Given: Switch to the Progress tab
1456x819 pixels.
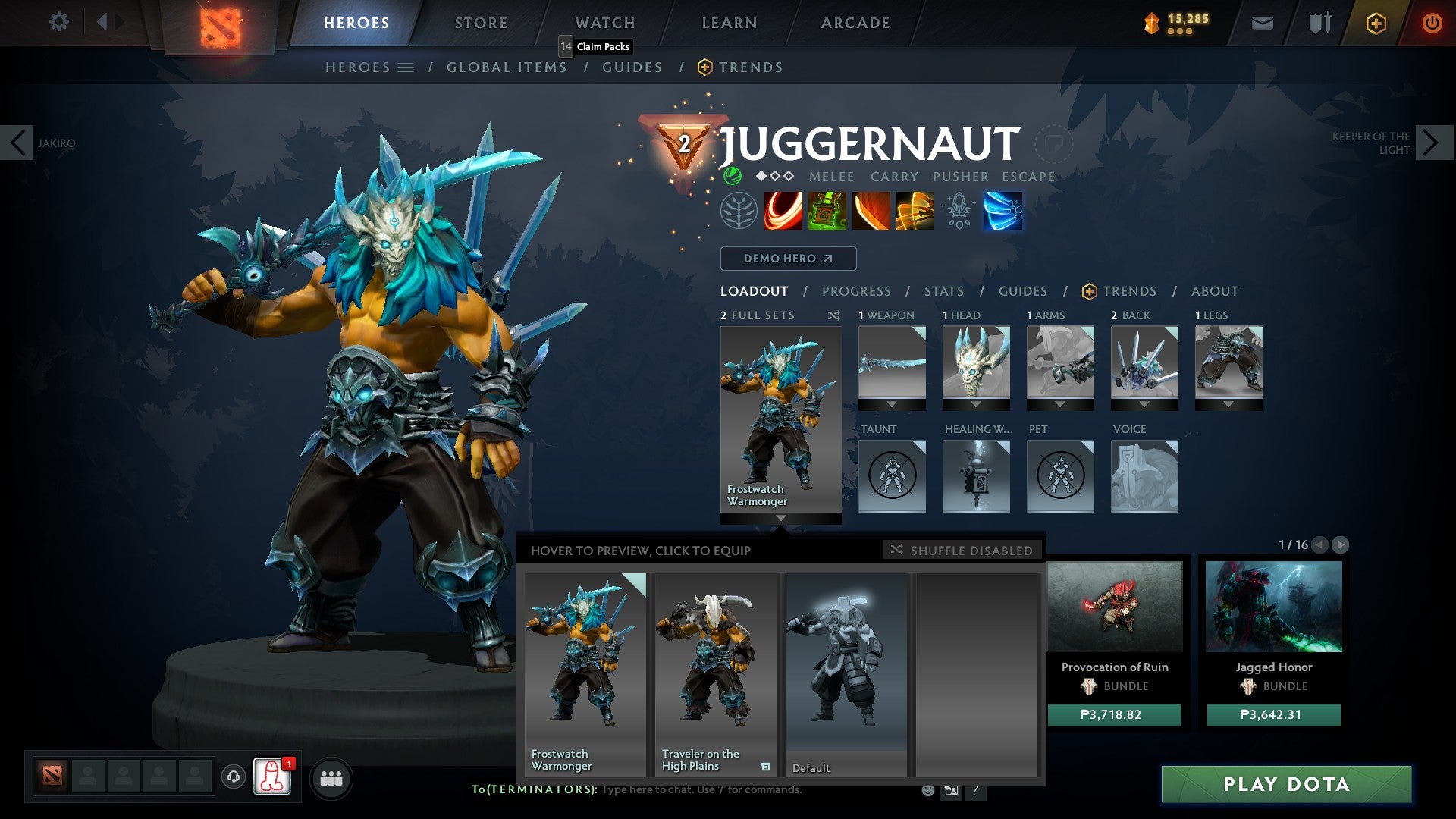Looking at the screenshot, I should (856, 290).
